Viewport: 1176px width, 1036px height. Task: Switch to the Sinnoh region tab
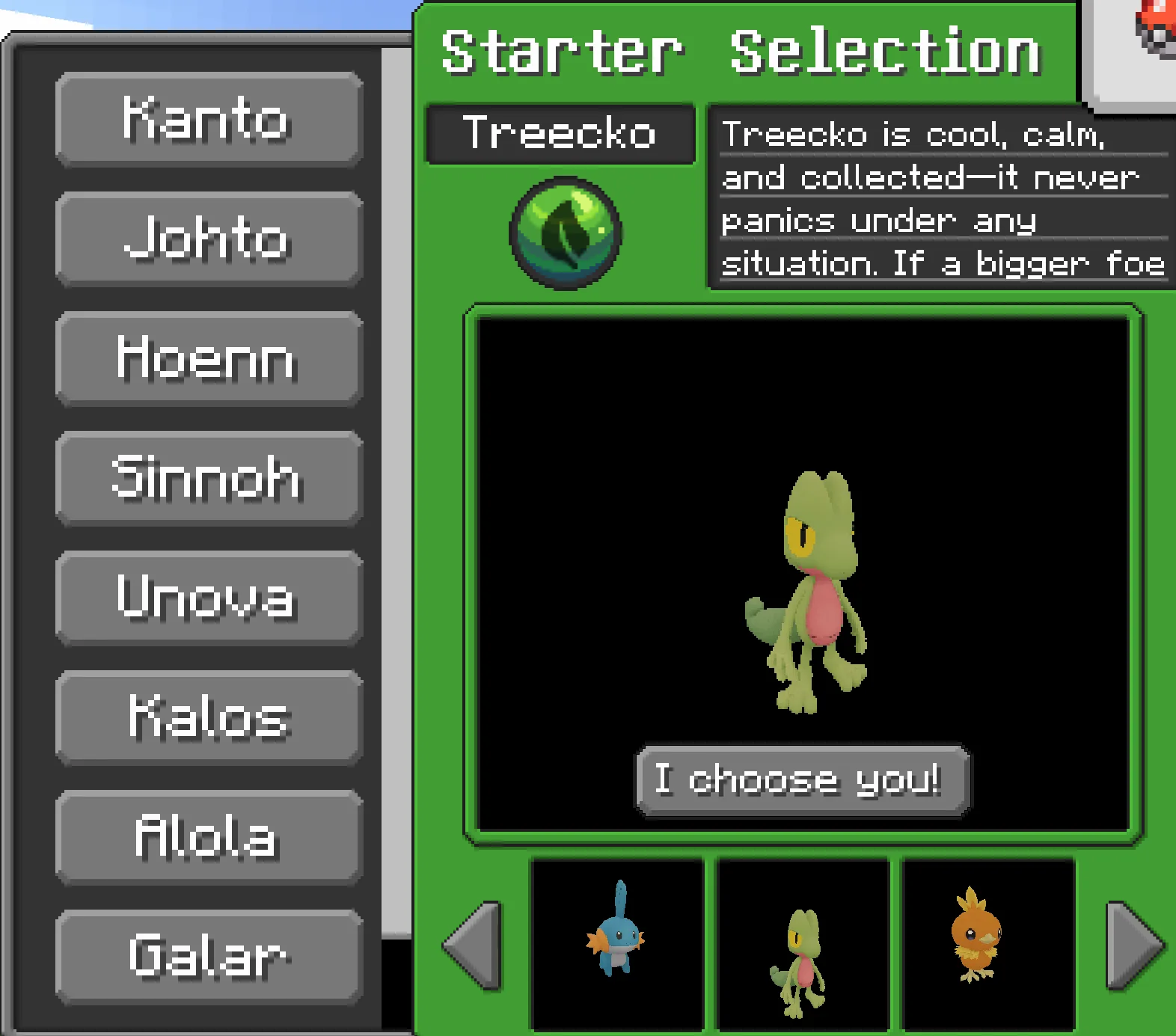click(x=208, y=479)
